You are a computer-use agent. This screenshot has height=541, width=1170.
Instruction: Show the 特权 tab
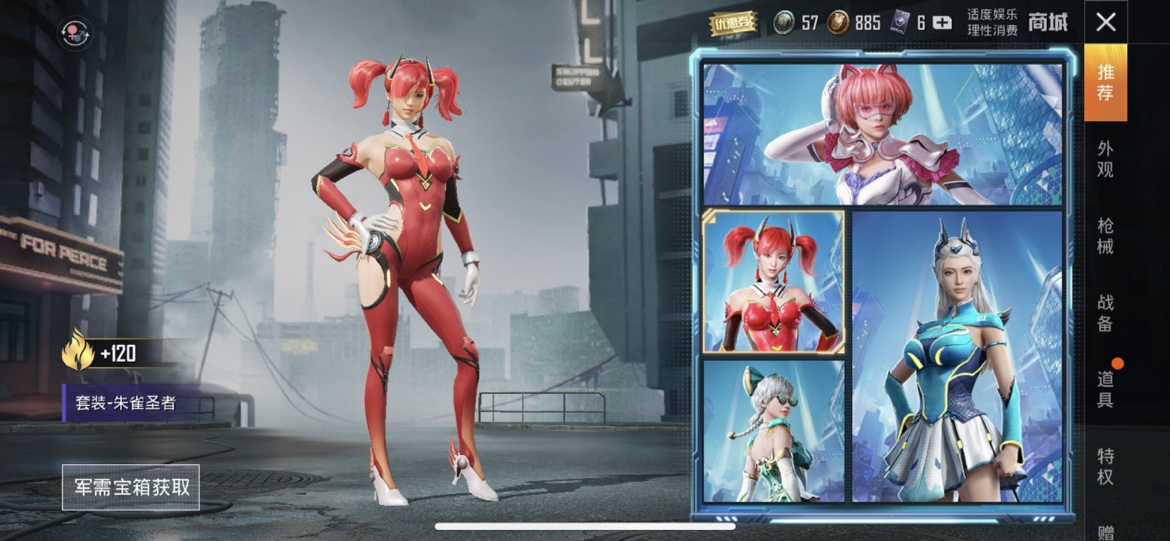tap(1105, 466)
